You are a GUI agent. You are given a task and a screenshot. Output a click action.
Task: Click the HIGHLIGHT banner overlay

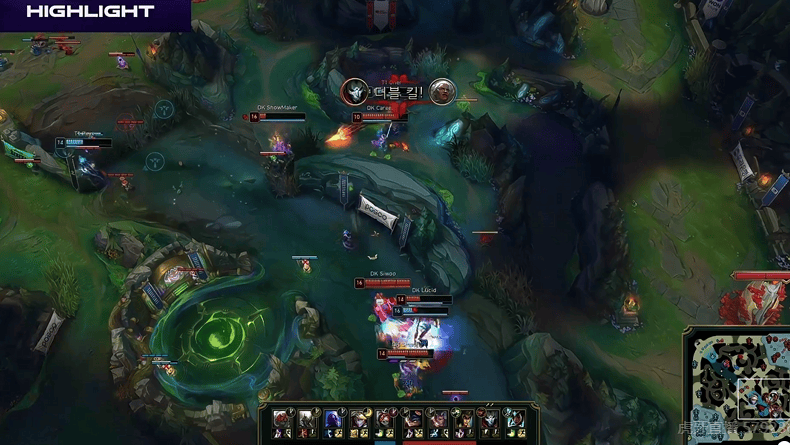93,13
